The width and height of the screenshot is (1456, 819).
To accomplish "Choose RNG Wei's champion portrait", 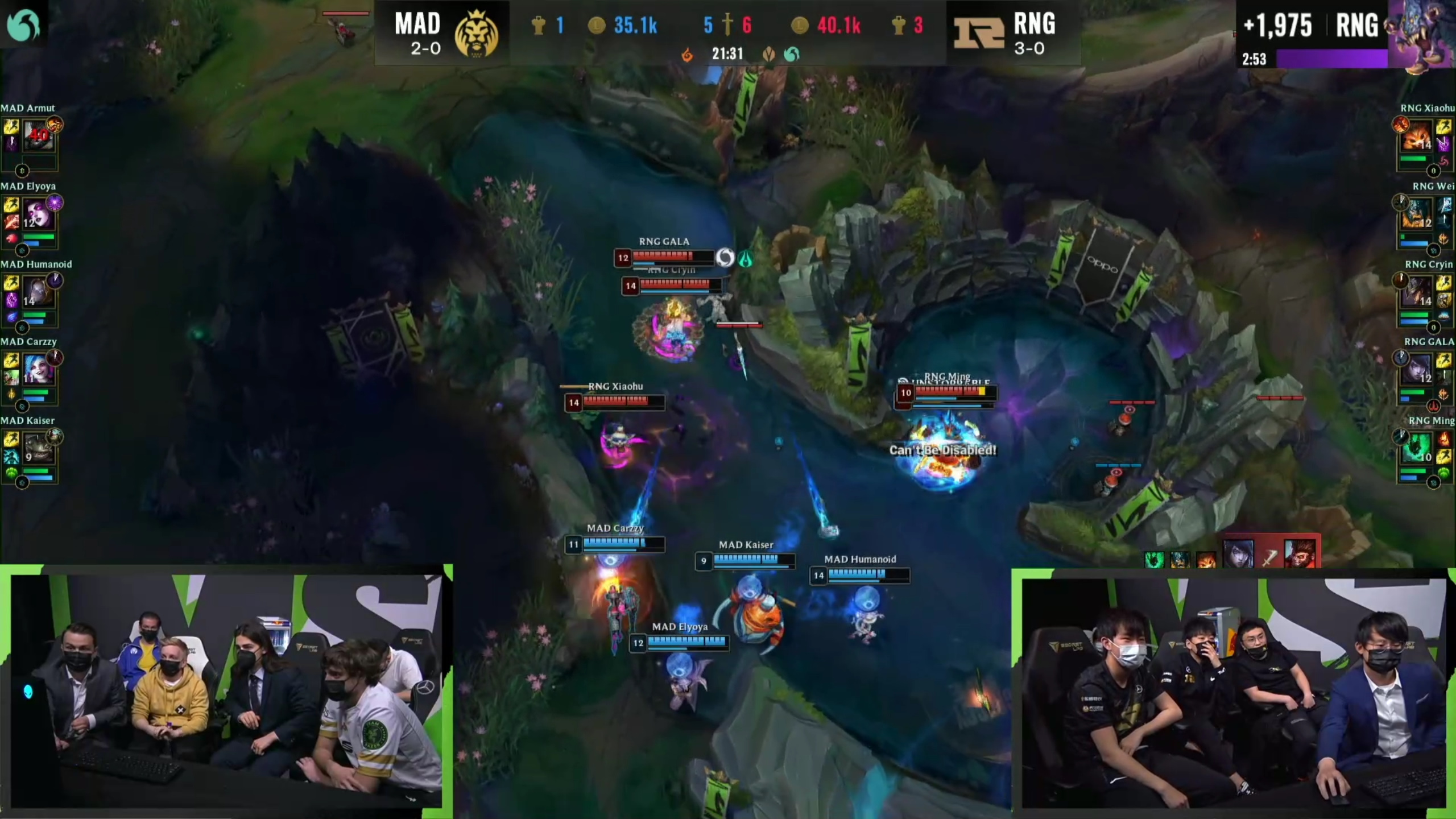I will point(1417,214).
